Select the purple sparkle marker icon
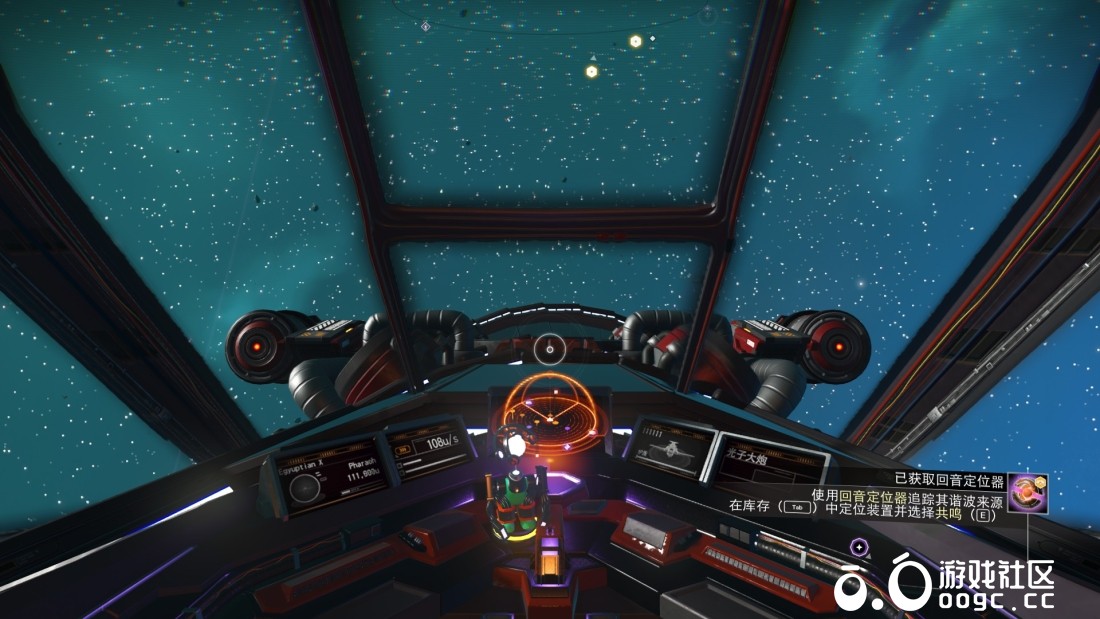 click(858, 547)
